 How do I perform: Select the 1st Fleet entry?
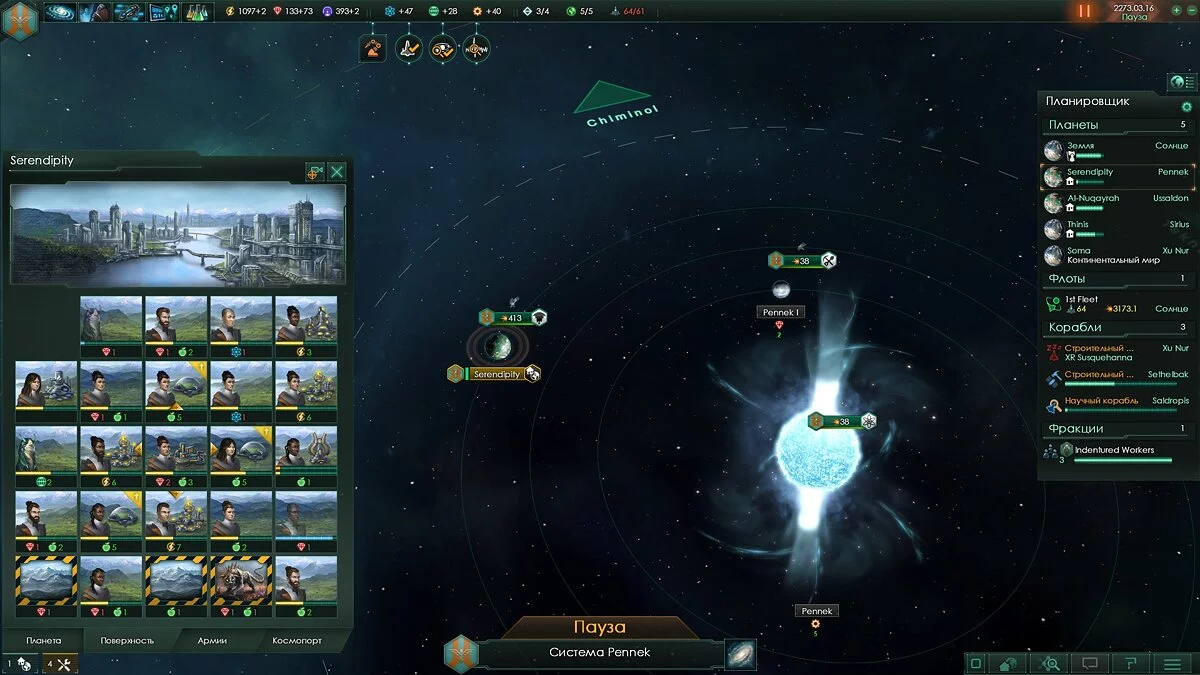click(1115, 304)
